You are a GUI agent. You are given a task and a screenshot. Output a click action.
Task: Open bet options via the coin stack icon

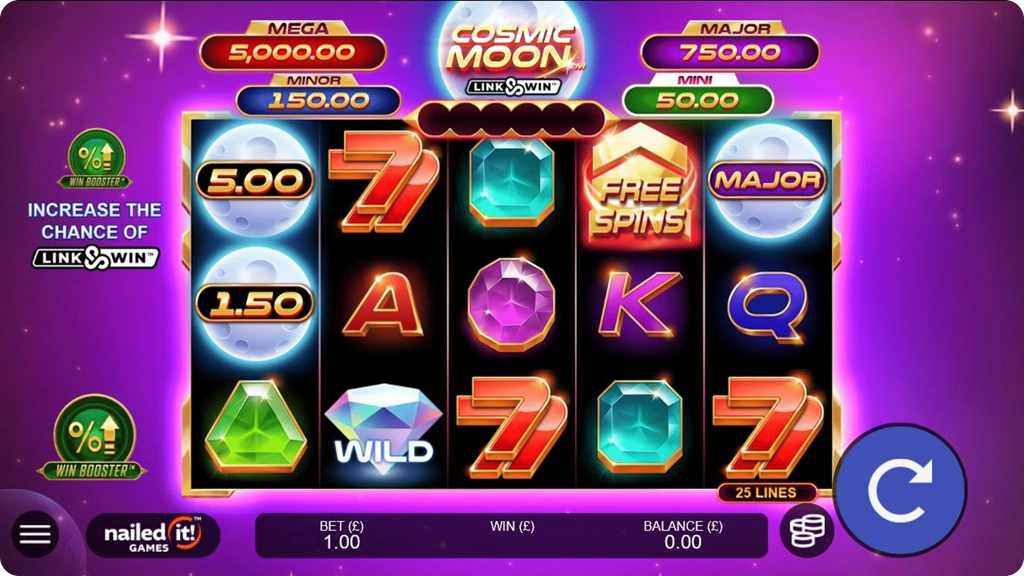(x=806, y=531)
